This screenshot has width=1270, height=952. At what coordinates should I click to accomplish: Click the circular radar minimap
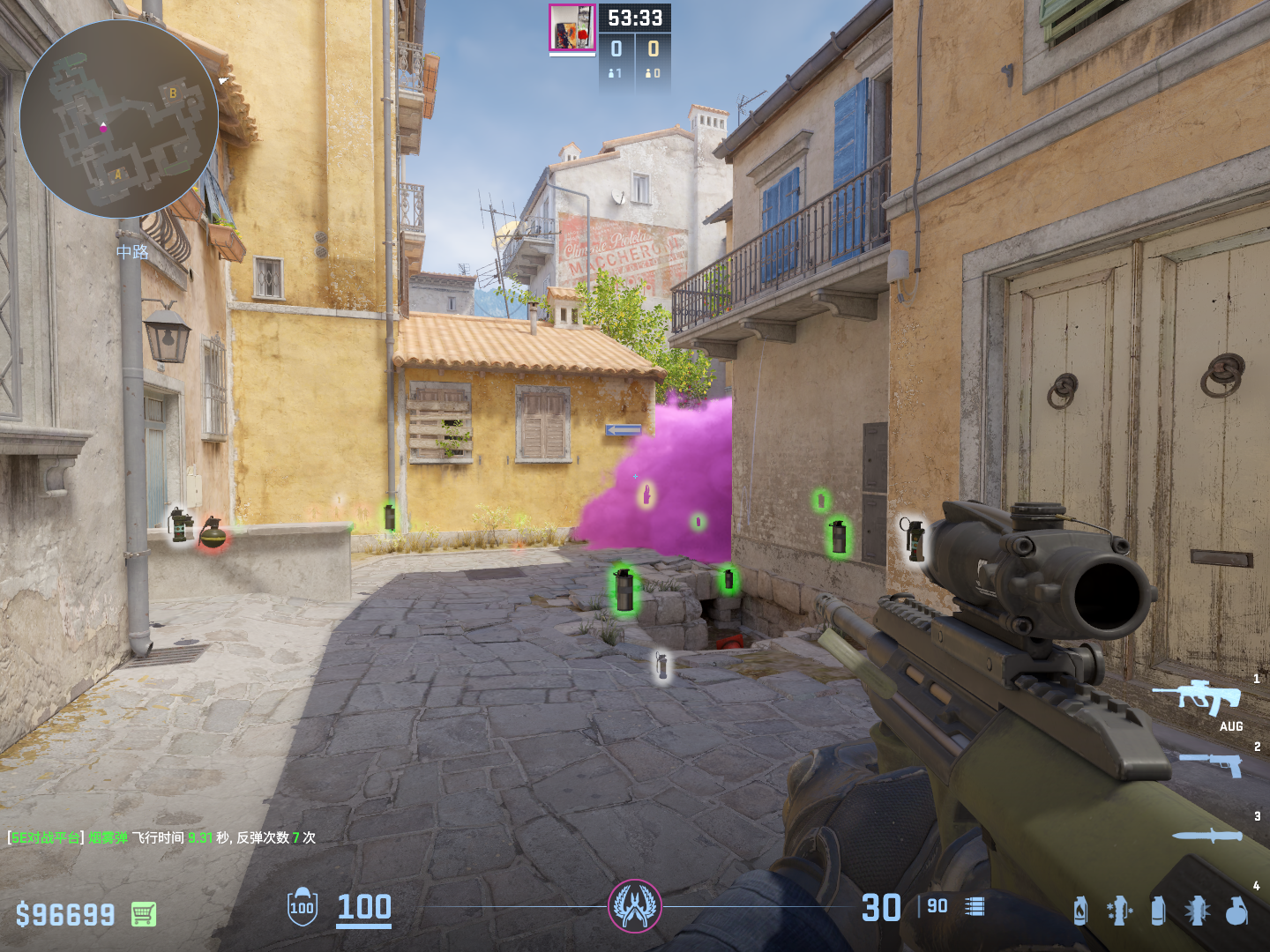pyautogui.click(x=119, y=119)
